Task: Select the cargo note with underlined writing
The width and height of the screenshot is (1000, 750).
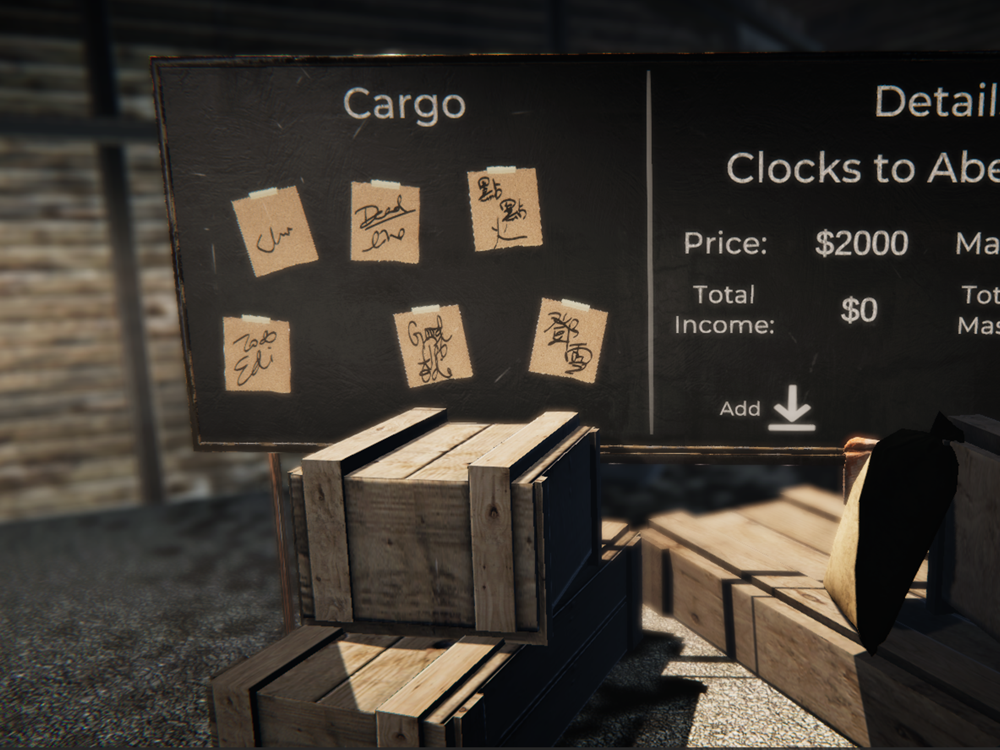Action: pos(385,222)
